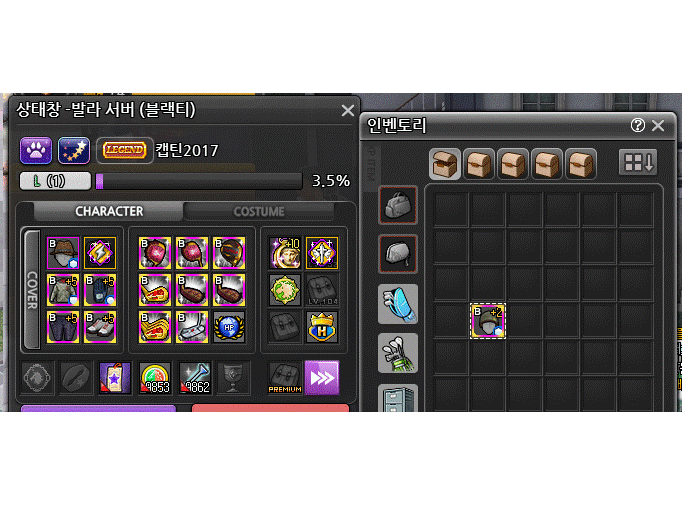The width and height of the screenshot is (682, 530).
Task: Click the LEGEND rank badge
Action: (x=124, y=151)
